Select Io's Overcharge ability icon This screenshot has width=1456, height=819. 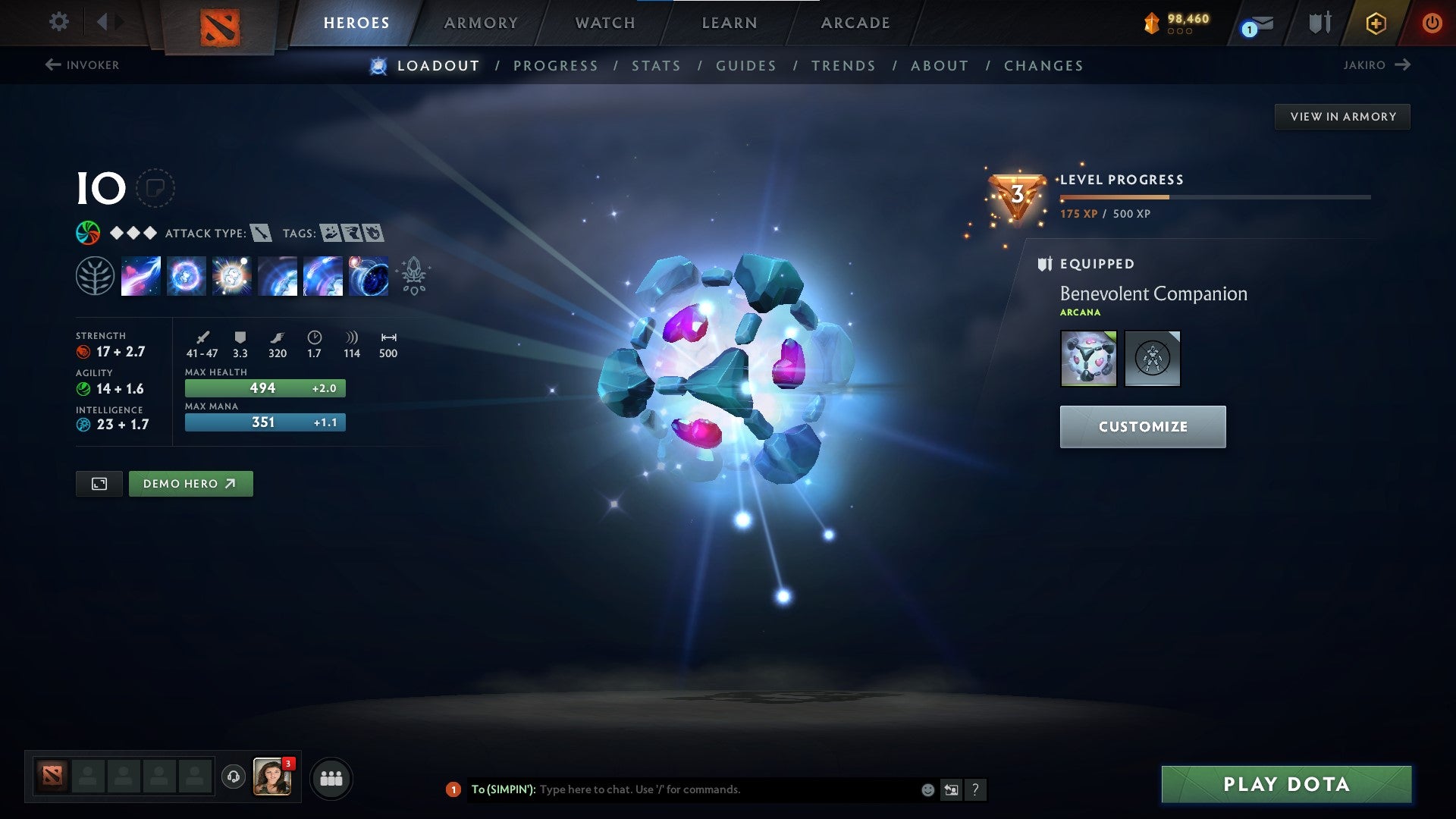[231, 275]
